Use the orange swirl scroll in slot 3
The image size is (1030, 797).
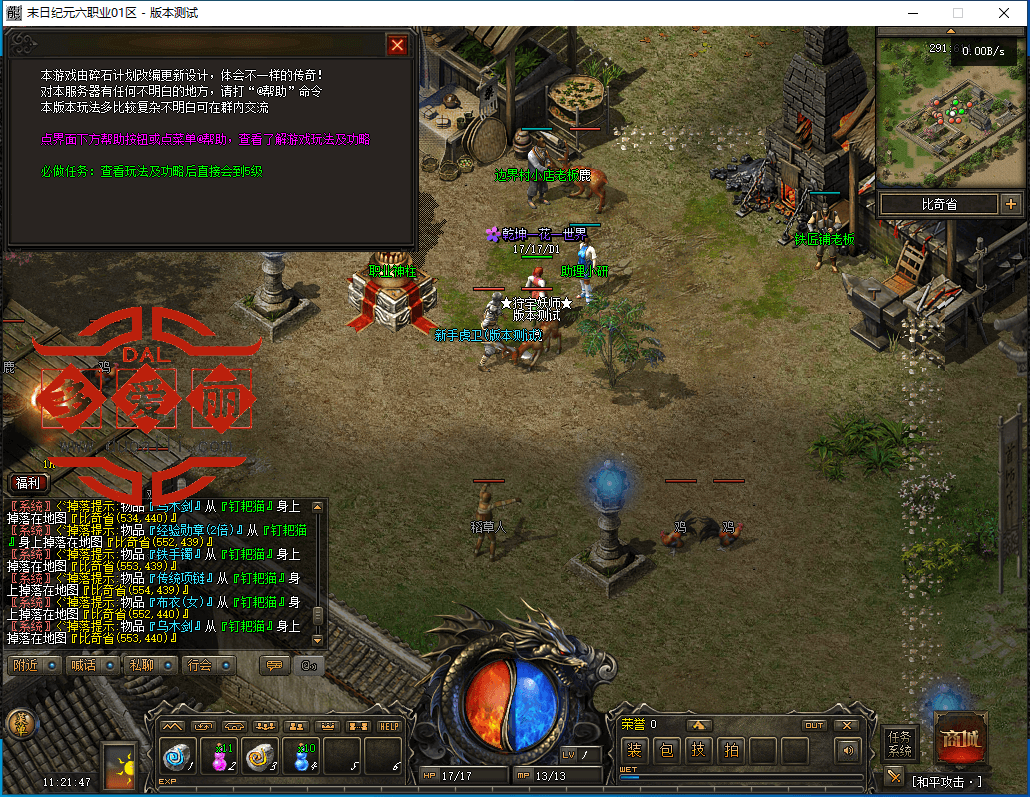261,757
